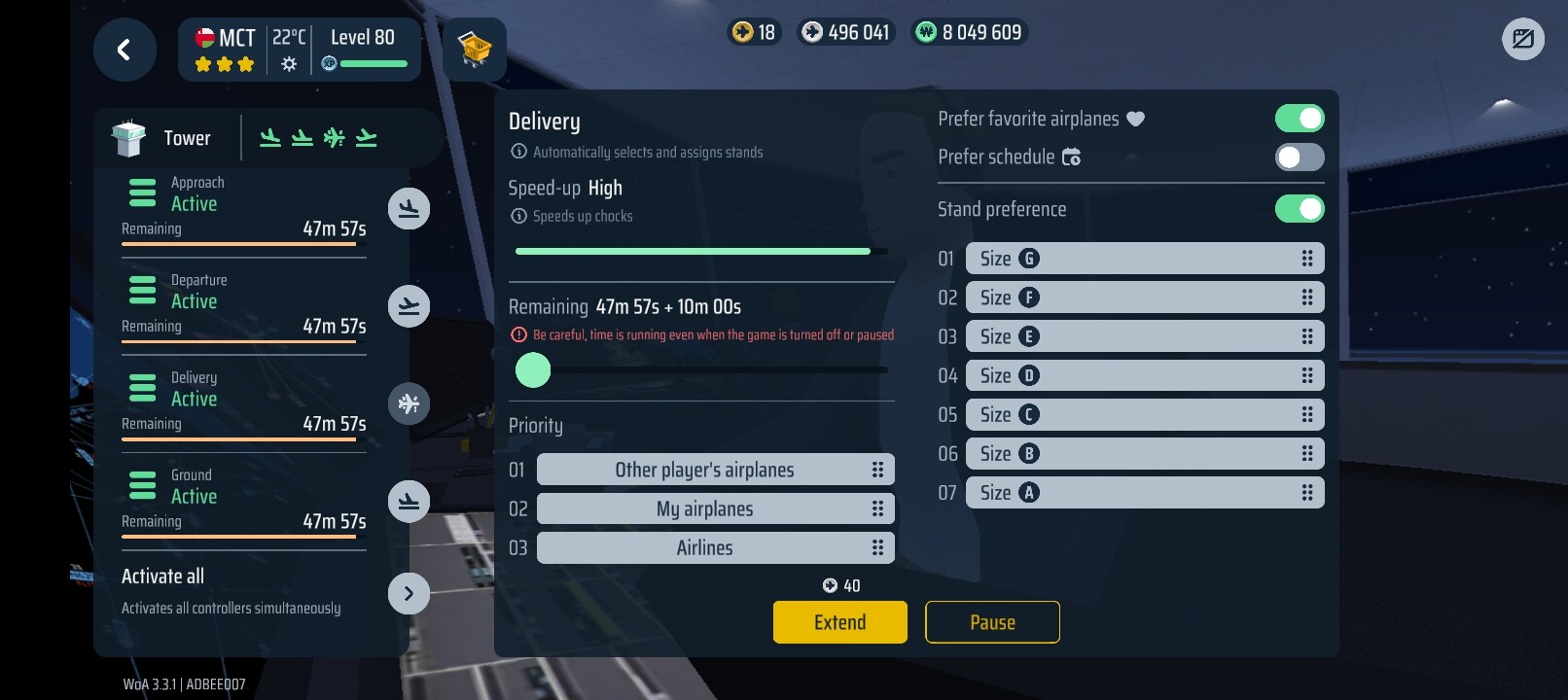
Task: Enable the Prefer schedule switch
Action: coord(1299,157)
